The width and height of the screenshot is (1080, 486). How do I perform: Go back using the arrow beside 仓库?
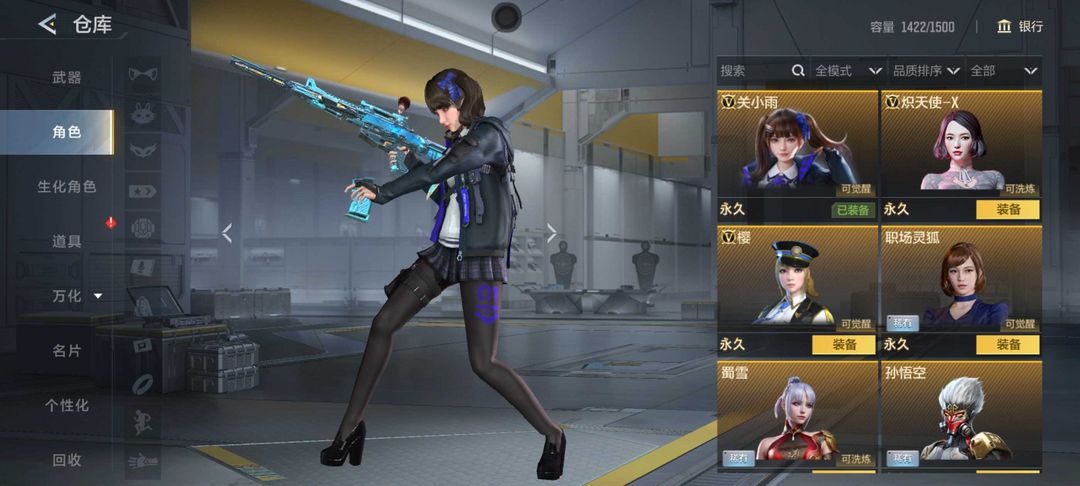pos(47,25)
